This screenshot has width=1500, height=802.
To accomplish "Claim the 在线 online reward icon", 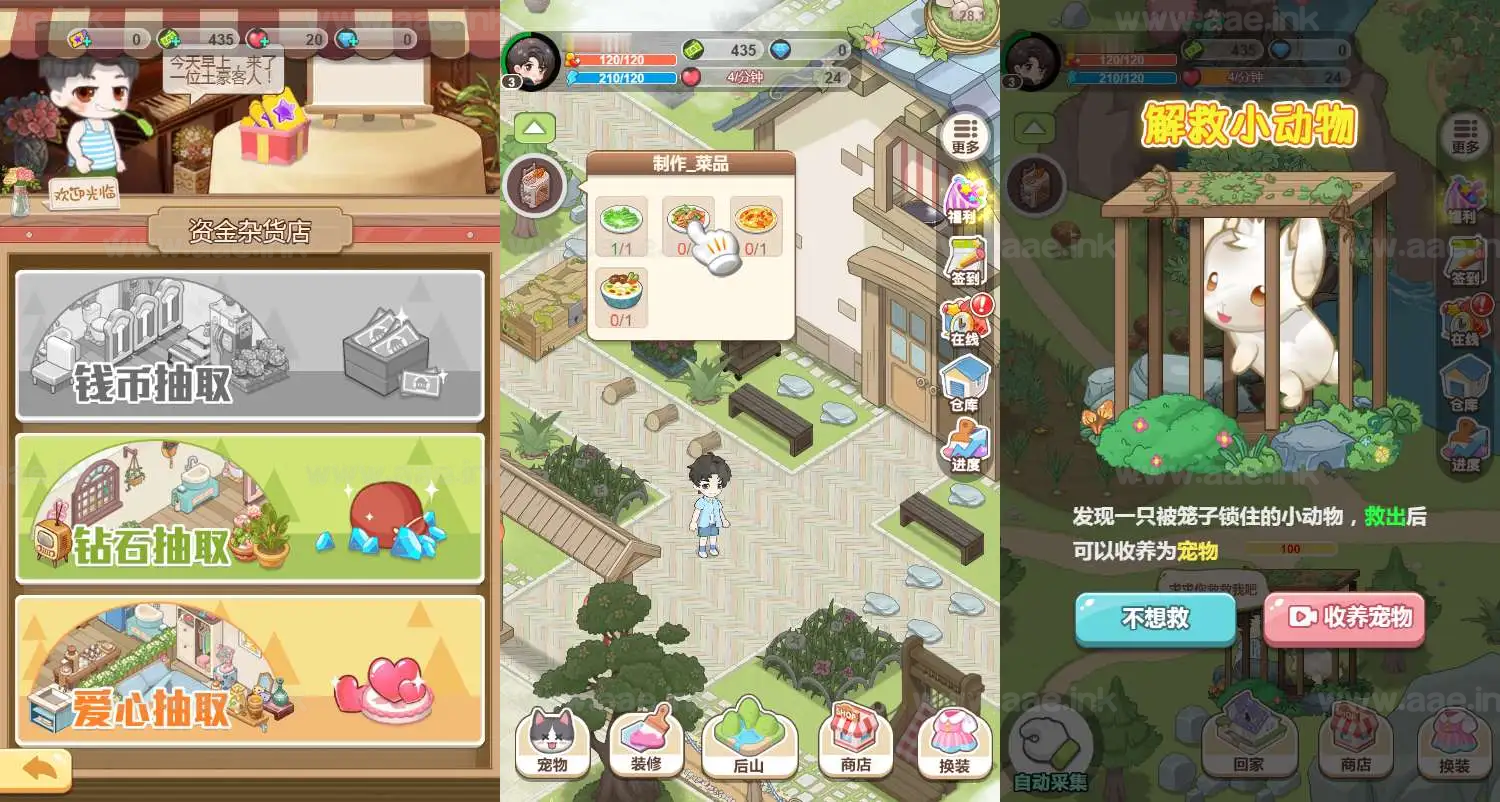I will [963, 323].
